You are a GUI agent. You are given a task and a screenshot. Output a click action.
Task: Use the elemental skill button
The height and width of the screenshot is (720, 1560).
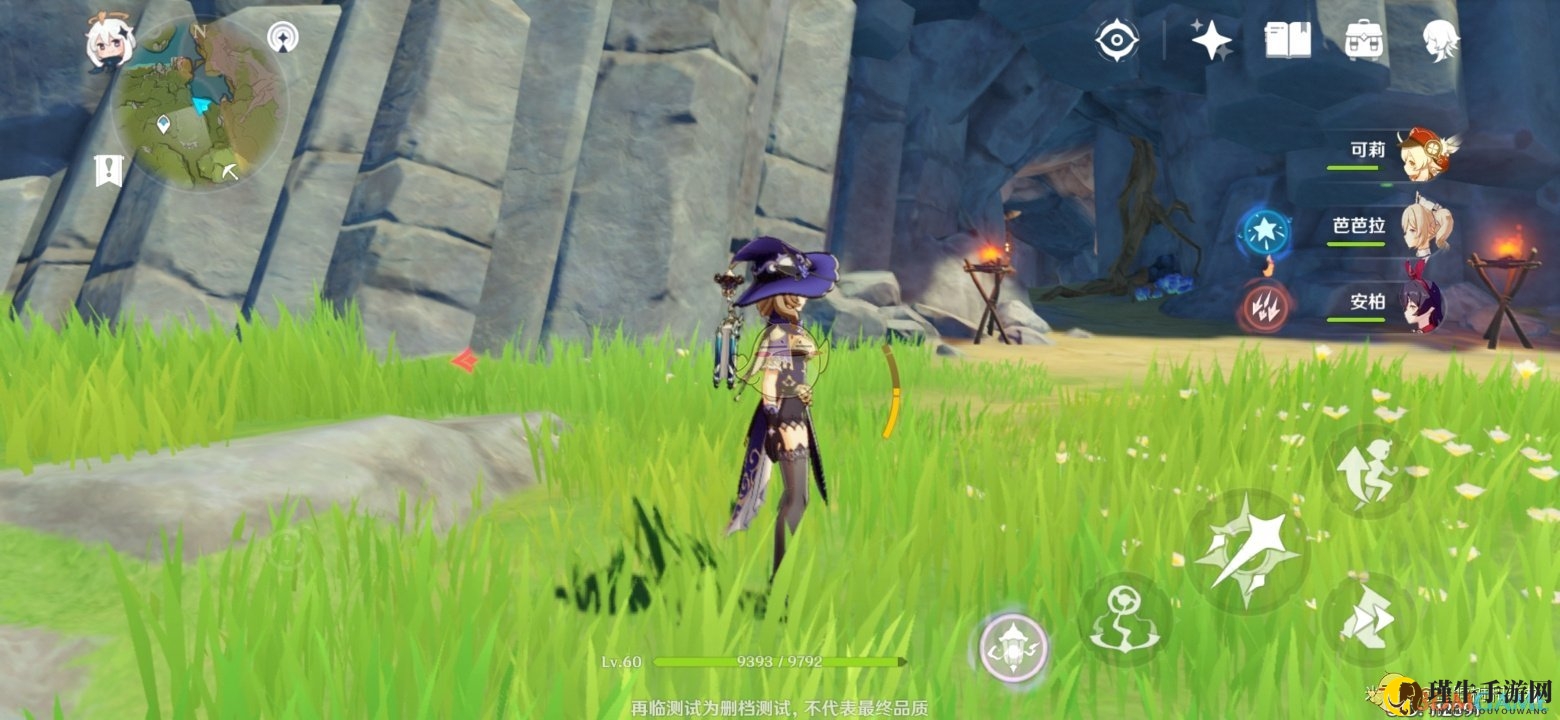pos(1125,620)
